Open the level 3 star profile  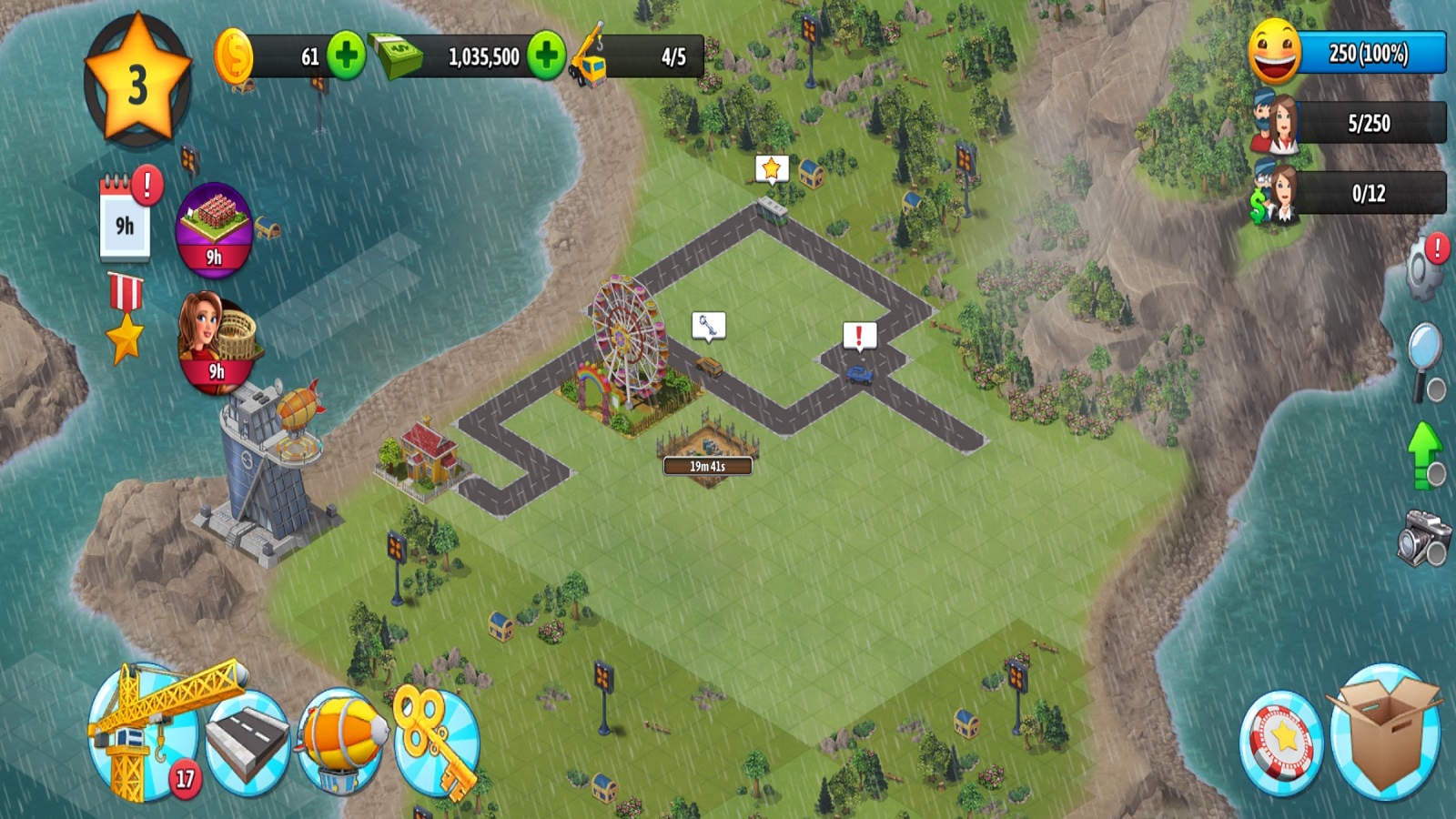point(137,82)
